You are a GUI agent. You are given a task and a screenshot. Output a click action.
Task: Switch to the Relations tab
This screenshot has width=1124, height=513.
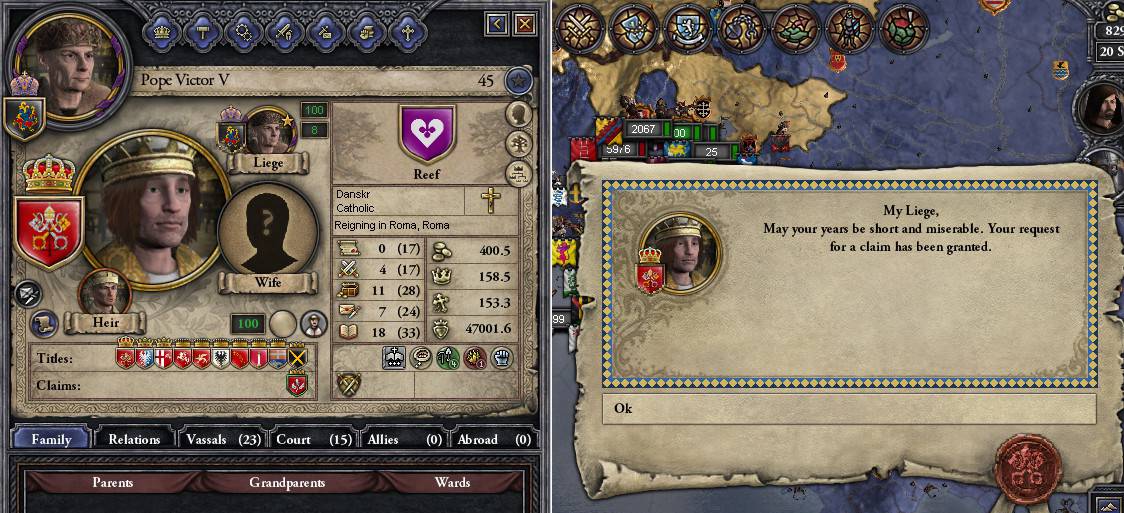(134, 439)
